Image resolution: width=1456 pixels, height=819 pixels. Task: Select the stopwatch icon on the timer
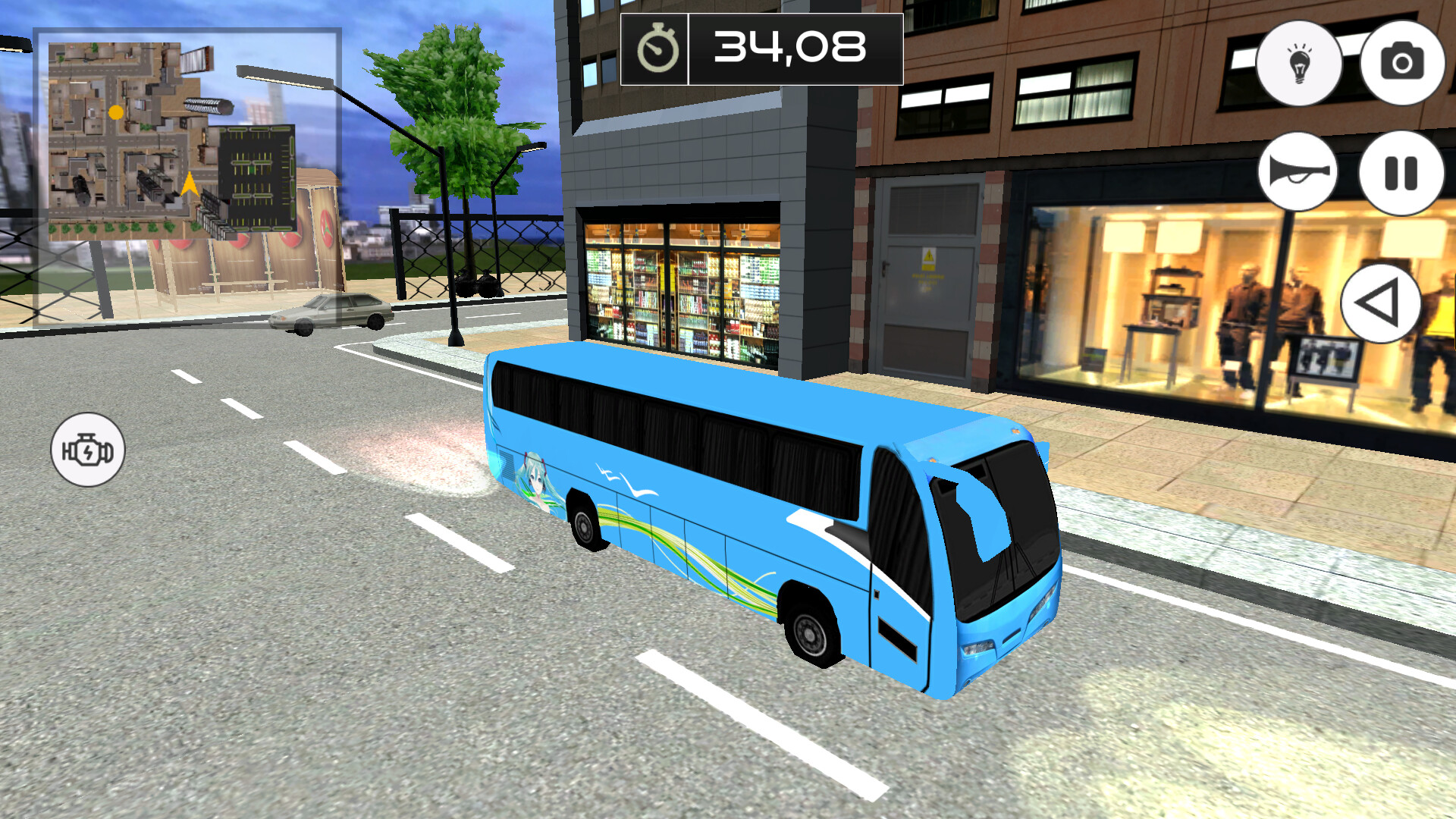[657, 49]
